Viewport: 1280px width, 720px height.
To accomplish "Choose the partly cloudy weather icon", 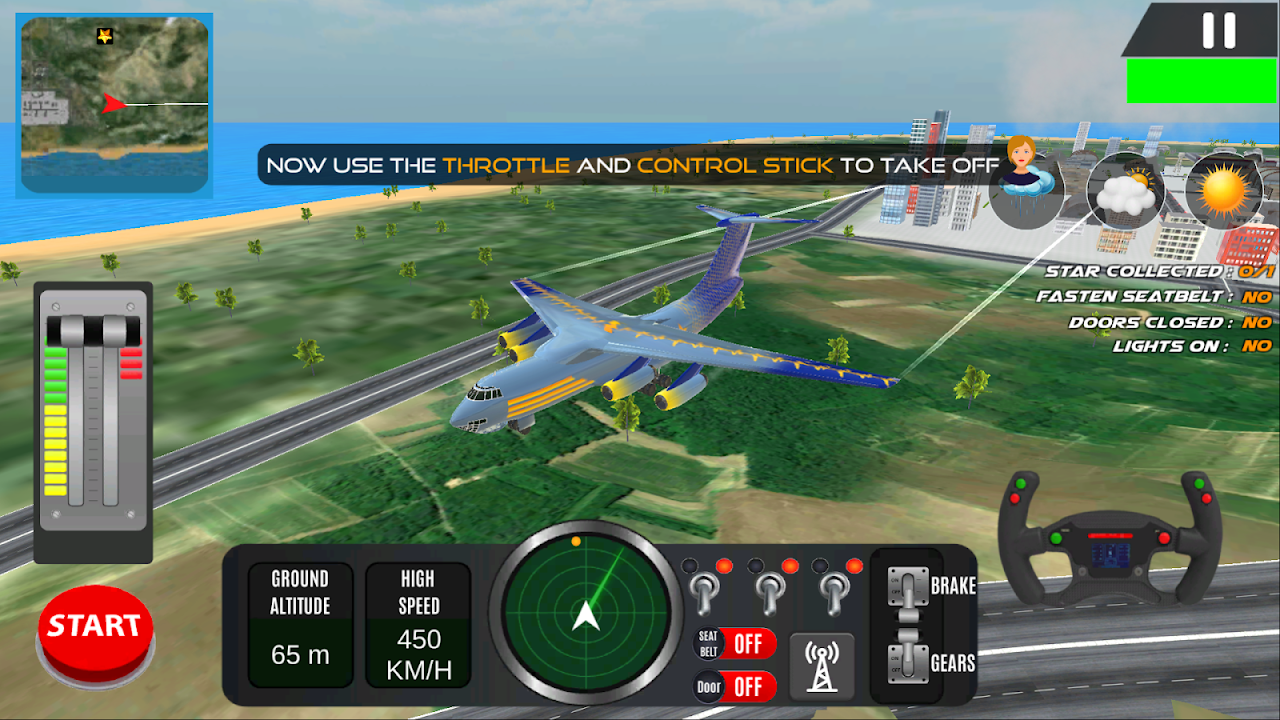I will click(x=1124, y=190).
